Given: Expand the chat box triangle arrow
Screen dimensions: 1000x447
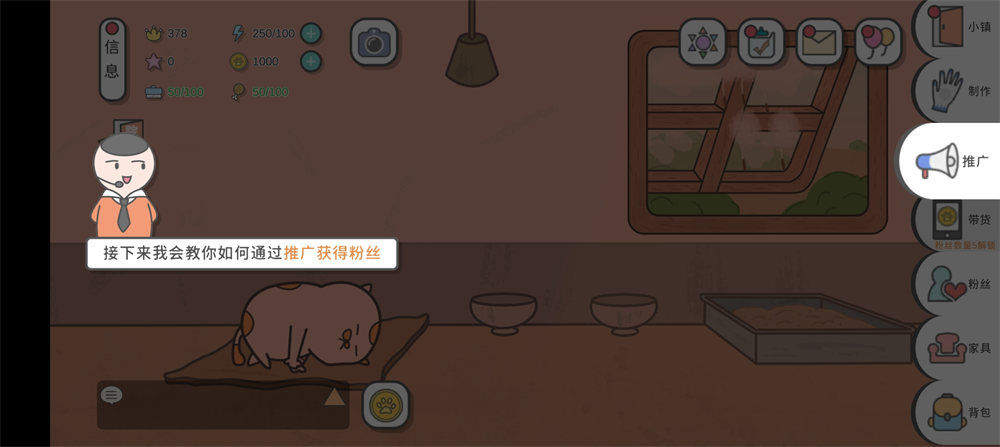Looking at the screenshot, I should coord(334,397).
